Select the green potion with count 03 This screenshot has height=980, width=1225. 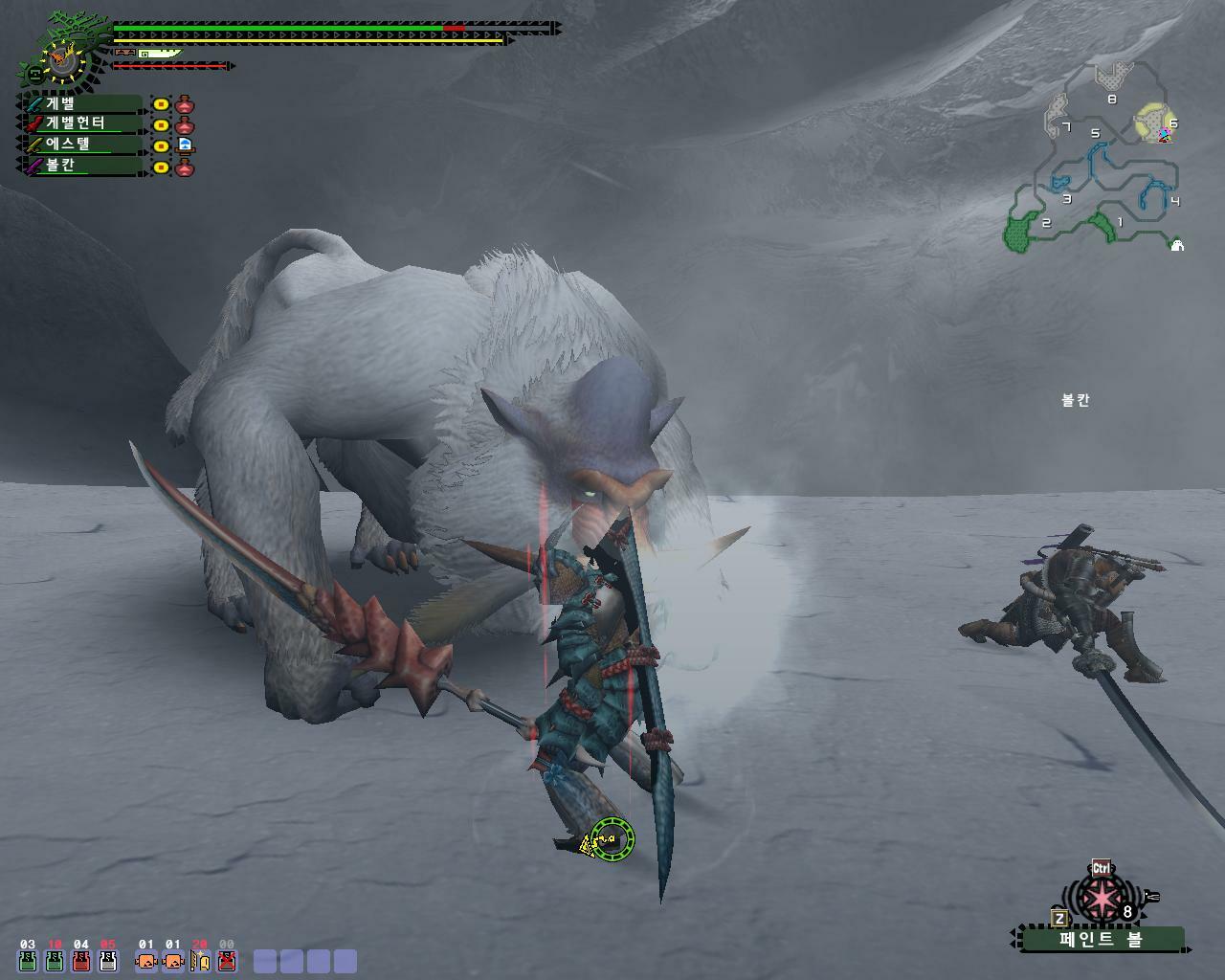[x=28, y=961]
